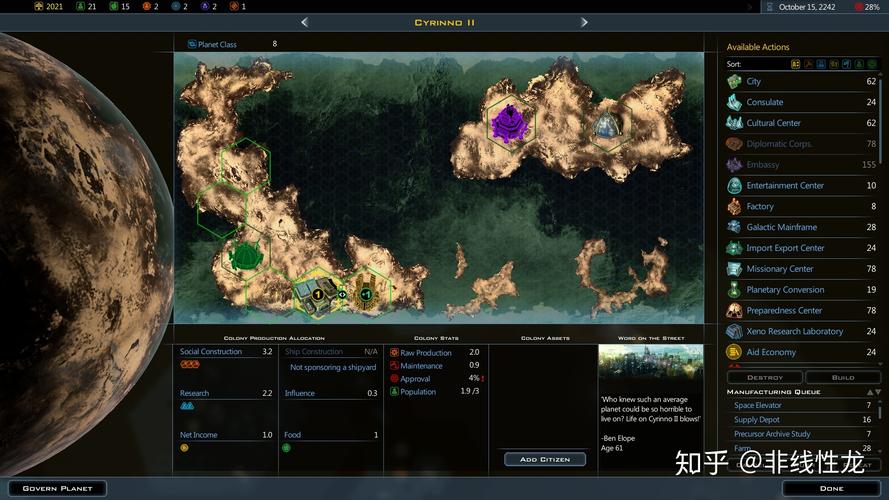
Task: Select Missionary Center entry
Action: 779,269
